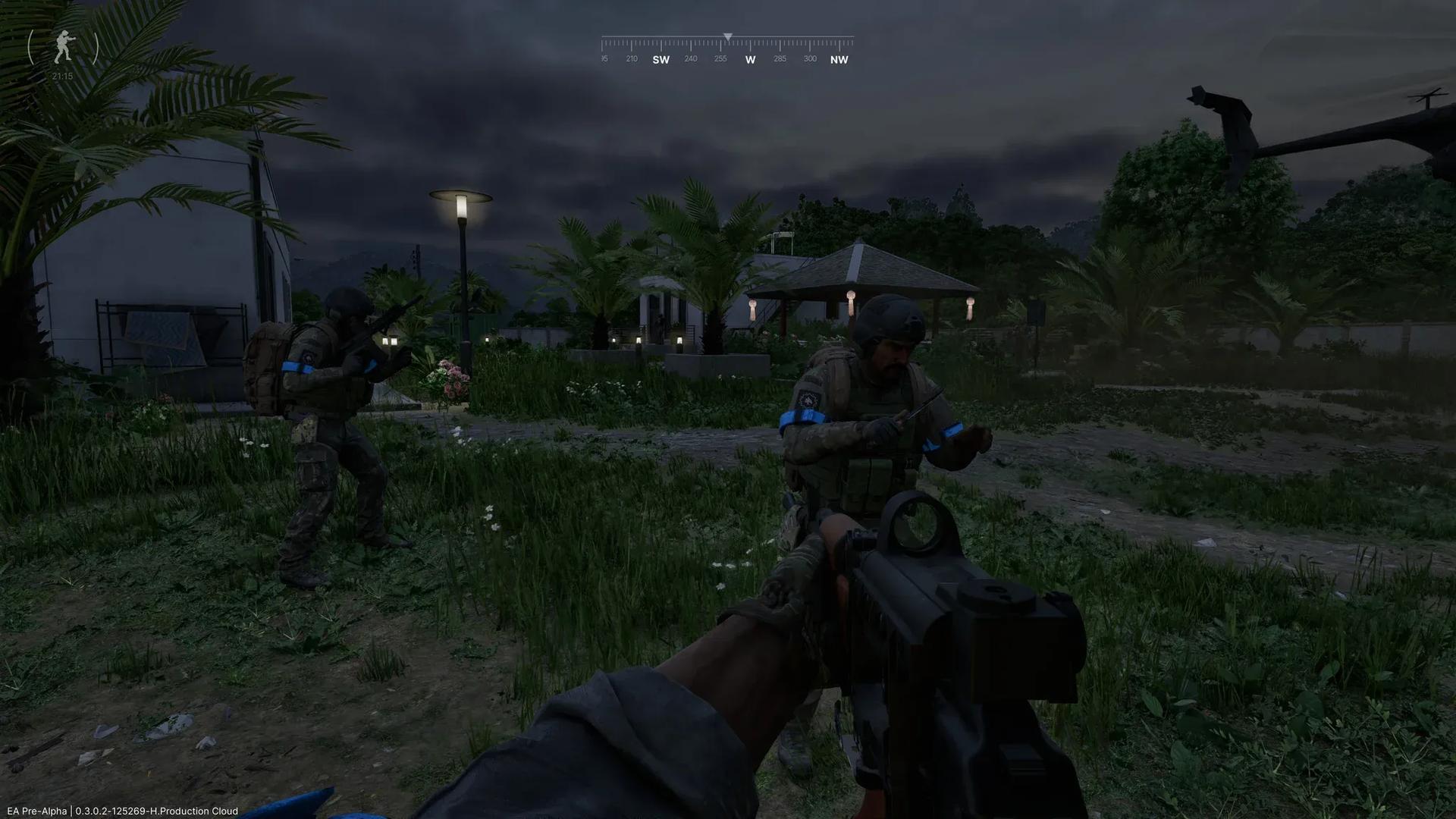Select the W label on the compass
The height and width of the screenshot is (819, 1456).
coord(750,59)
